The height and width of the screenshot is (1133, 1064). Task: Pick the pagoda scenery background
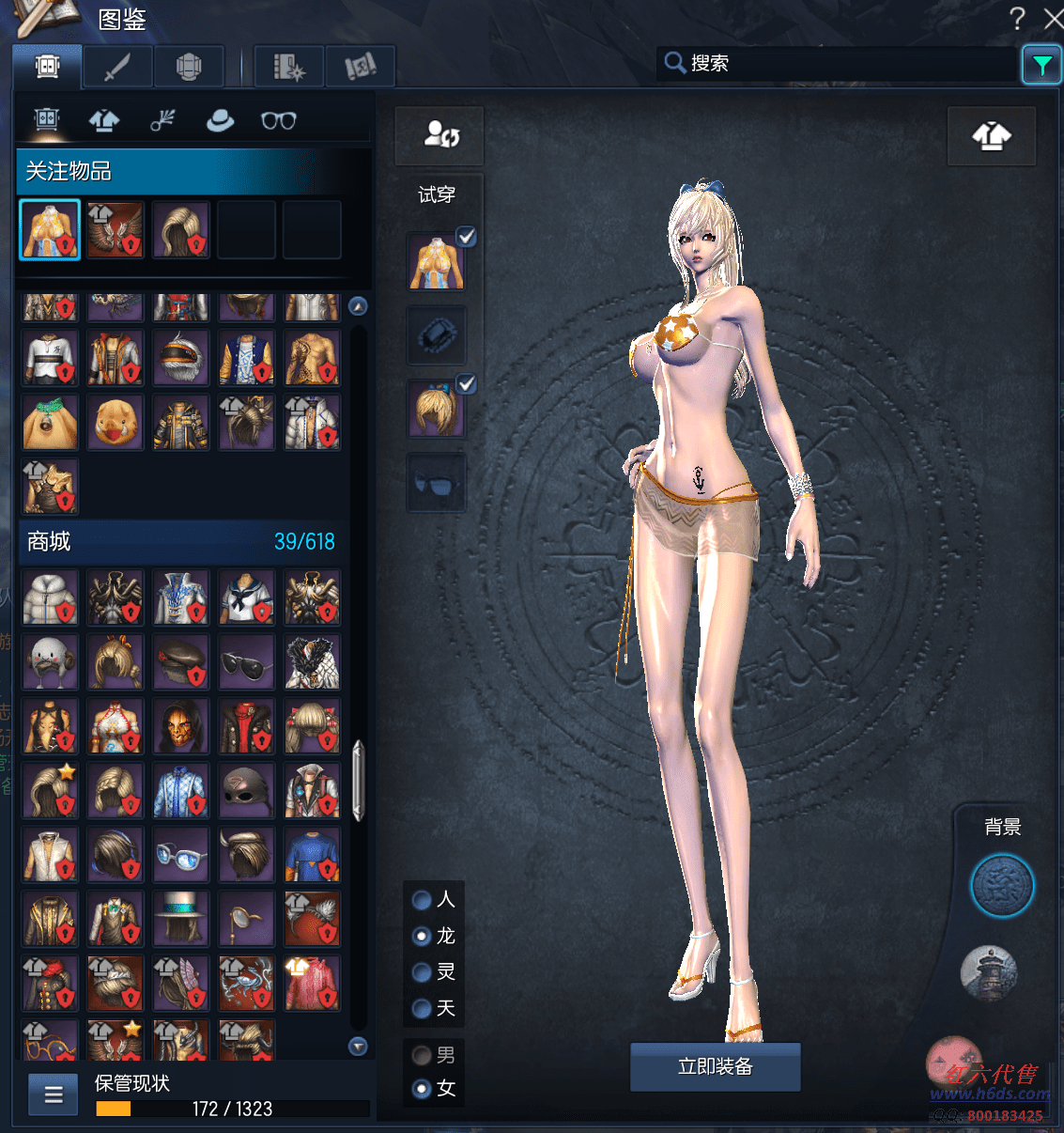[989, 972]
